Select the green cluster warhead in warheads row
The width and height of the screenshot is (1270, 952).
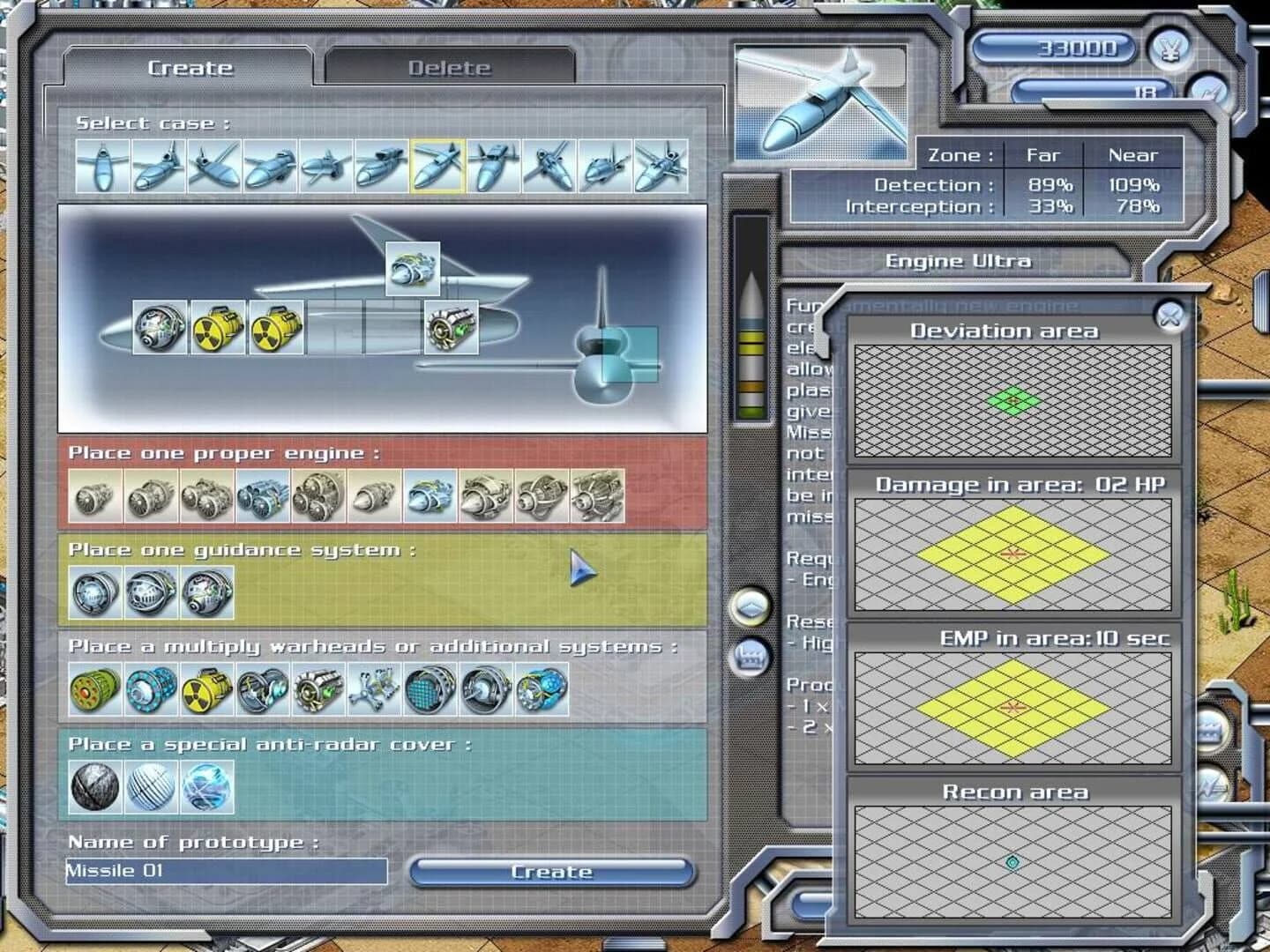coord(93,691)
